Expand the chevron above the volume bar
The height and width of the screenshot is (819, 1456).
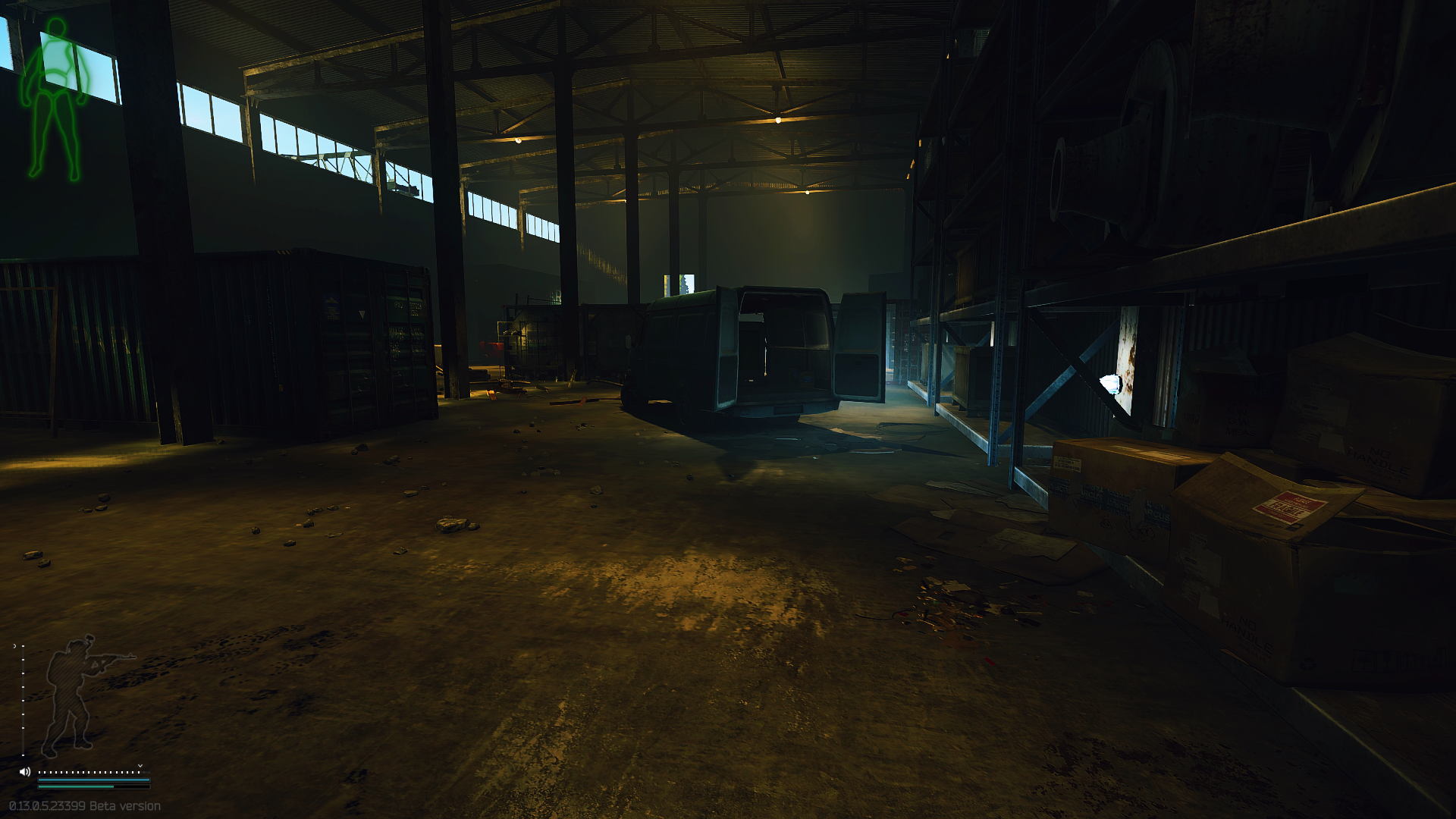pyautogui.click(x=140, y=766)
